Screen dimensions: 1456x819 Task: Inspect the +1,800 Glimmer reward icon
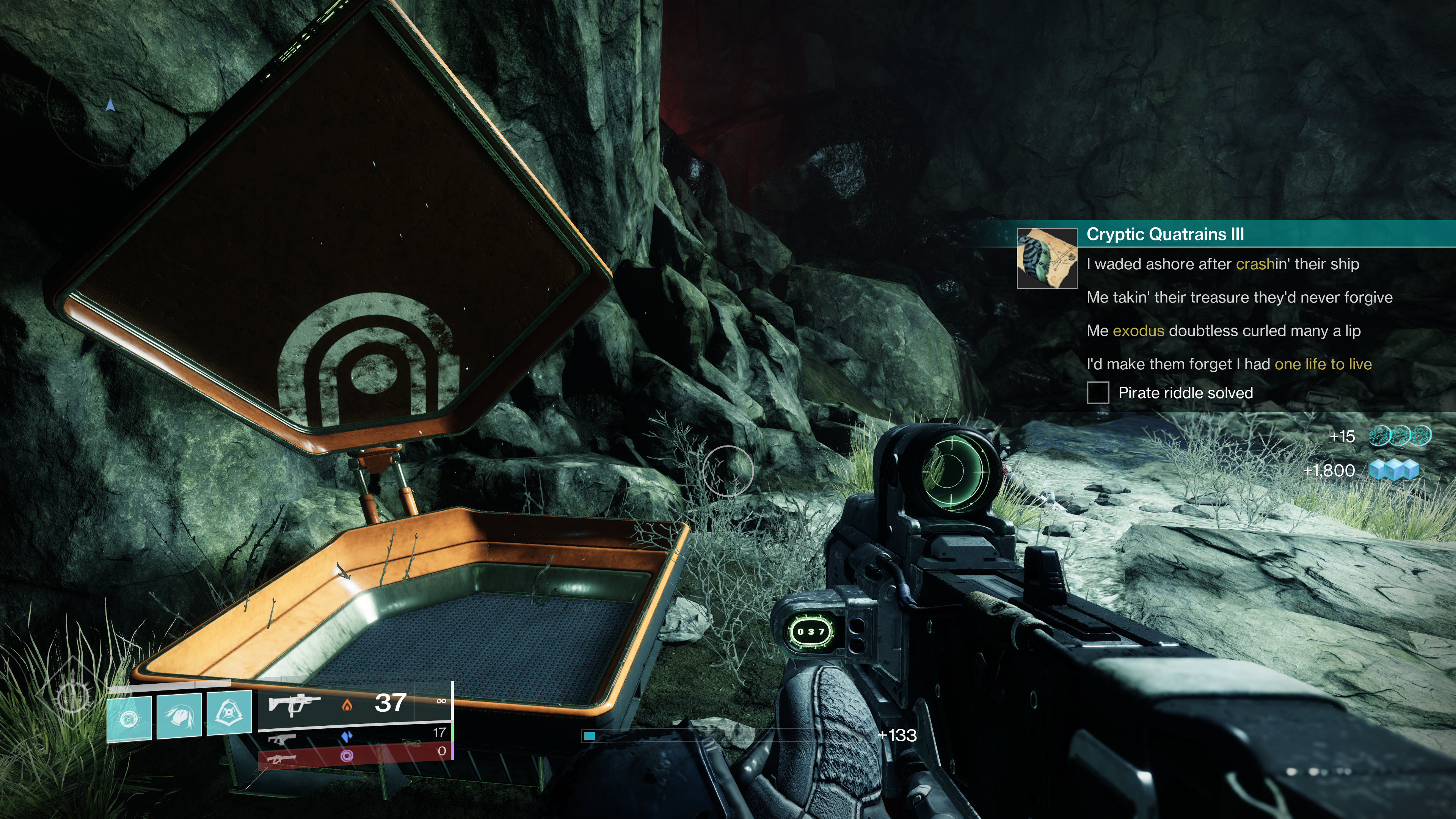(1394, 470)
